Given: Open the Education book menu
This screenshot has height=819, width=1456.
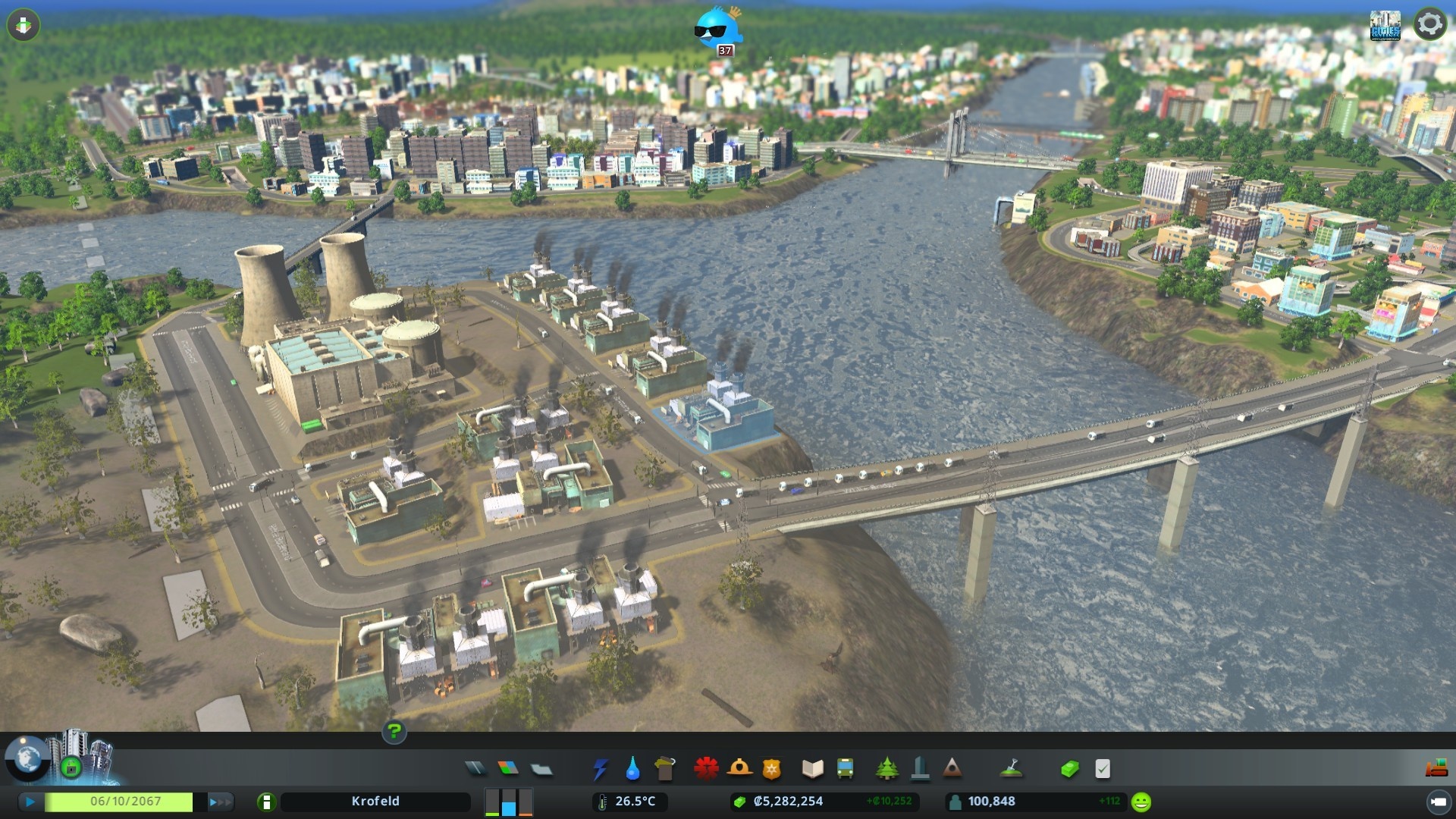Looking at the screenshot, I should [x=812, y=769].
